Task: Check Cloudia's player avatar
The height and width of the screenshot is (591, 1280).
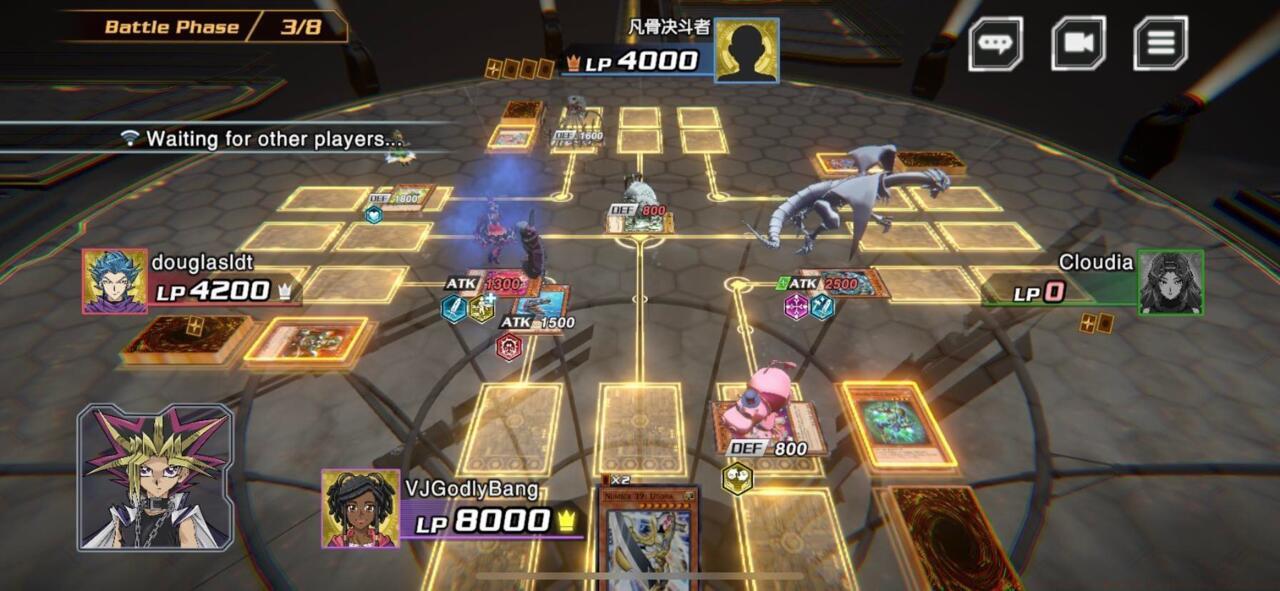Action: (1170, 282)
